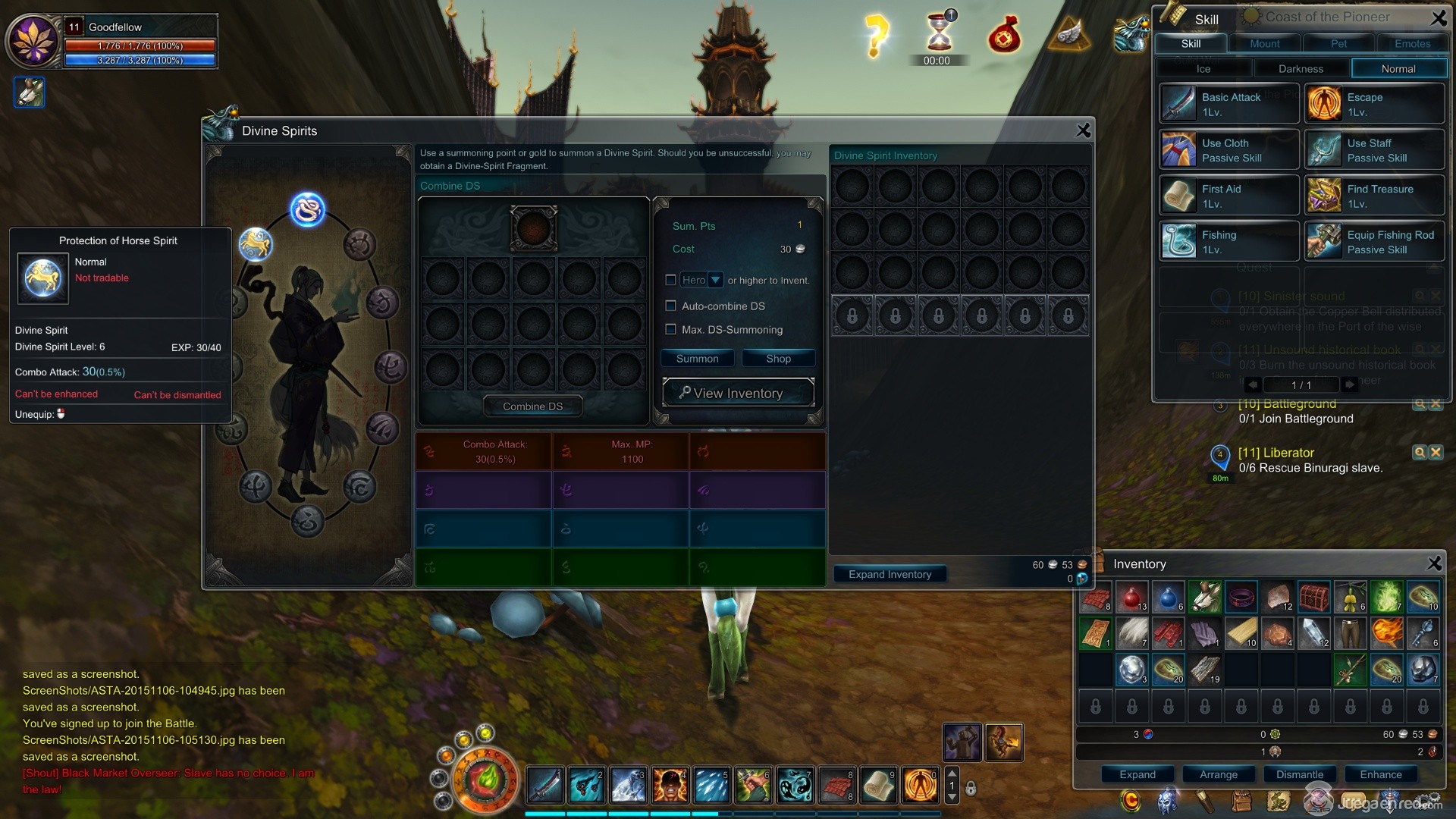
Task: Switch to the Mount tab
Action: click(x=1264, y=44)
